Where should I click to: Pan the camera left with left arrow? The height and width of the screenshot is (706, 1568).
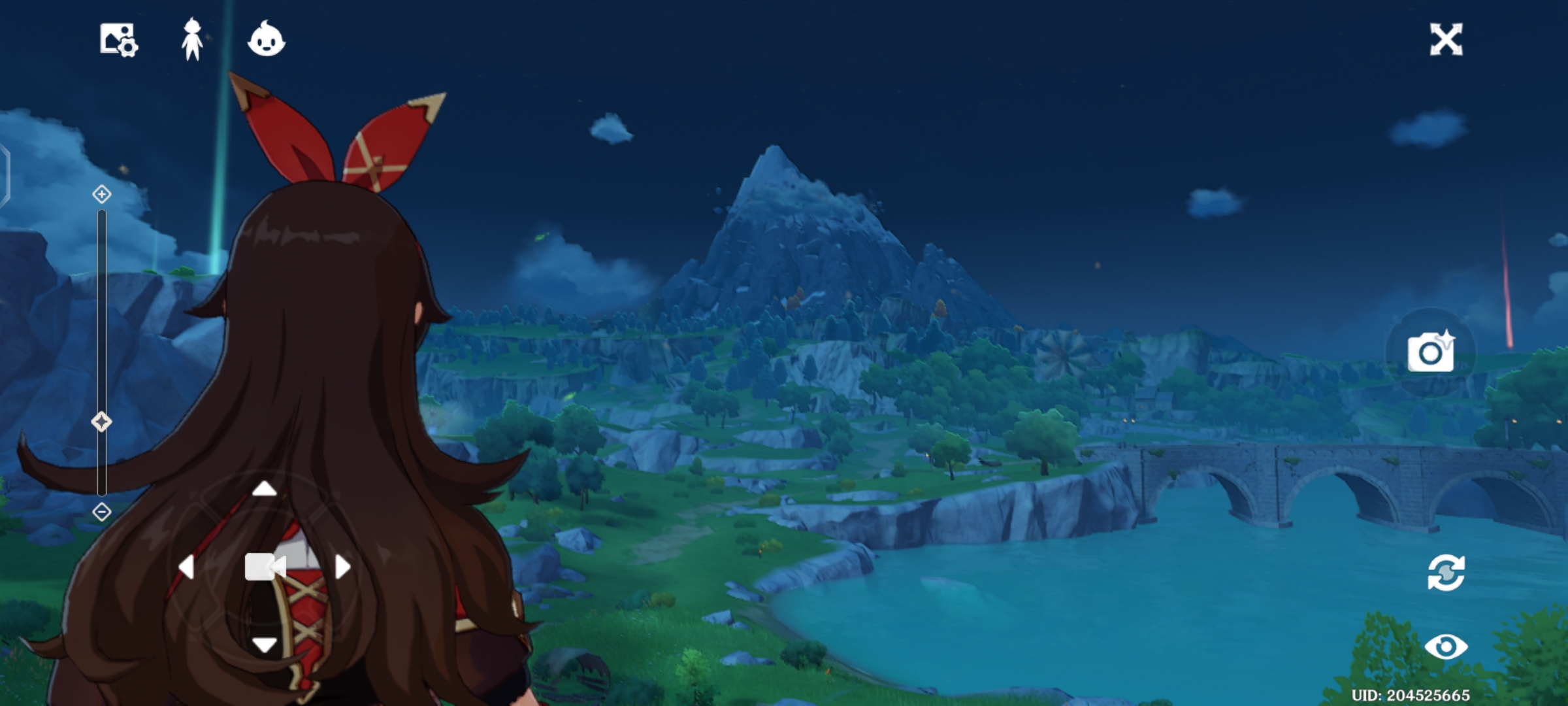point(186,567)
